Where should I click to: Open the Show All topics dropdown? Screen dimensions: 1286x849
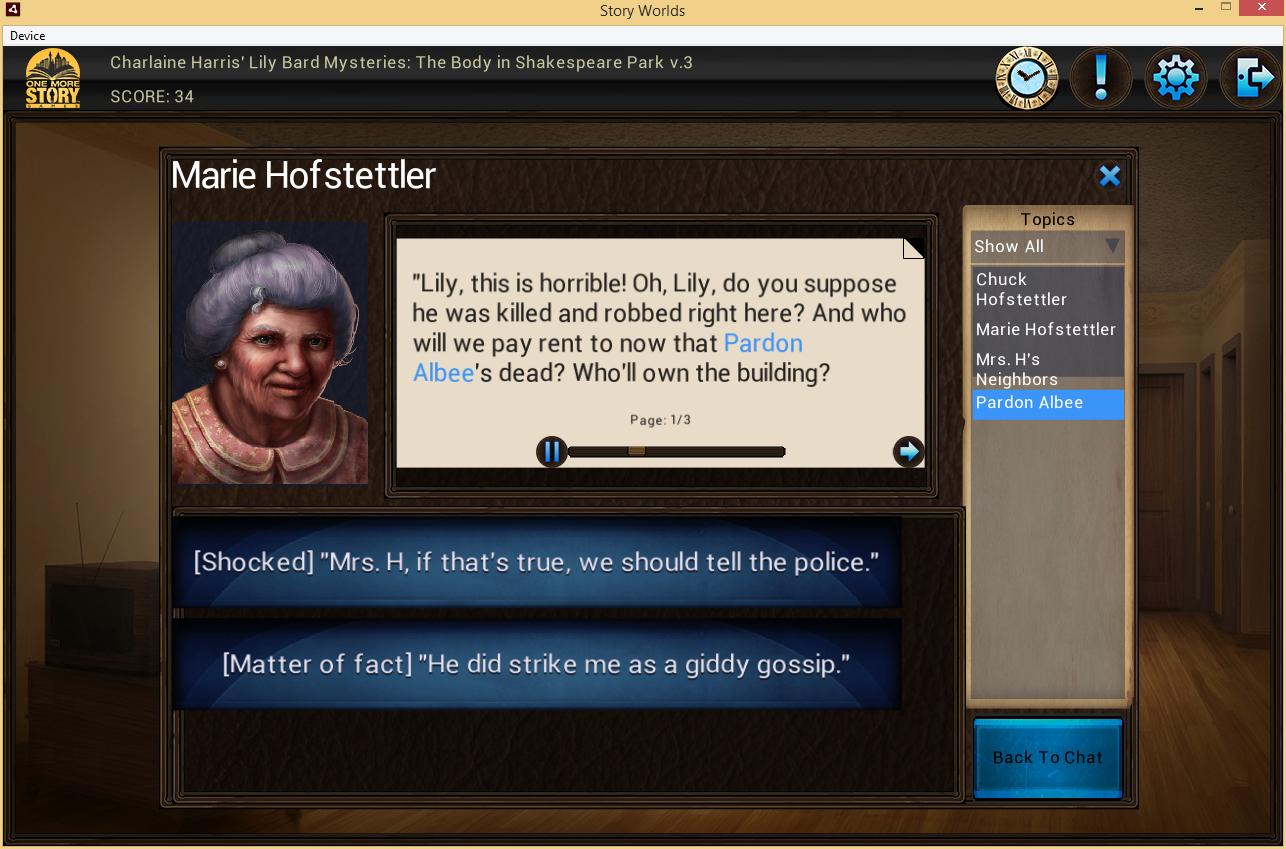click(x=1047, y=246)
